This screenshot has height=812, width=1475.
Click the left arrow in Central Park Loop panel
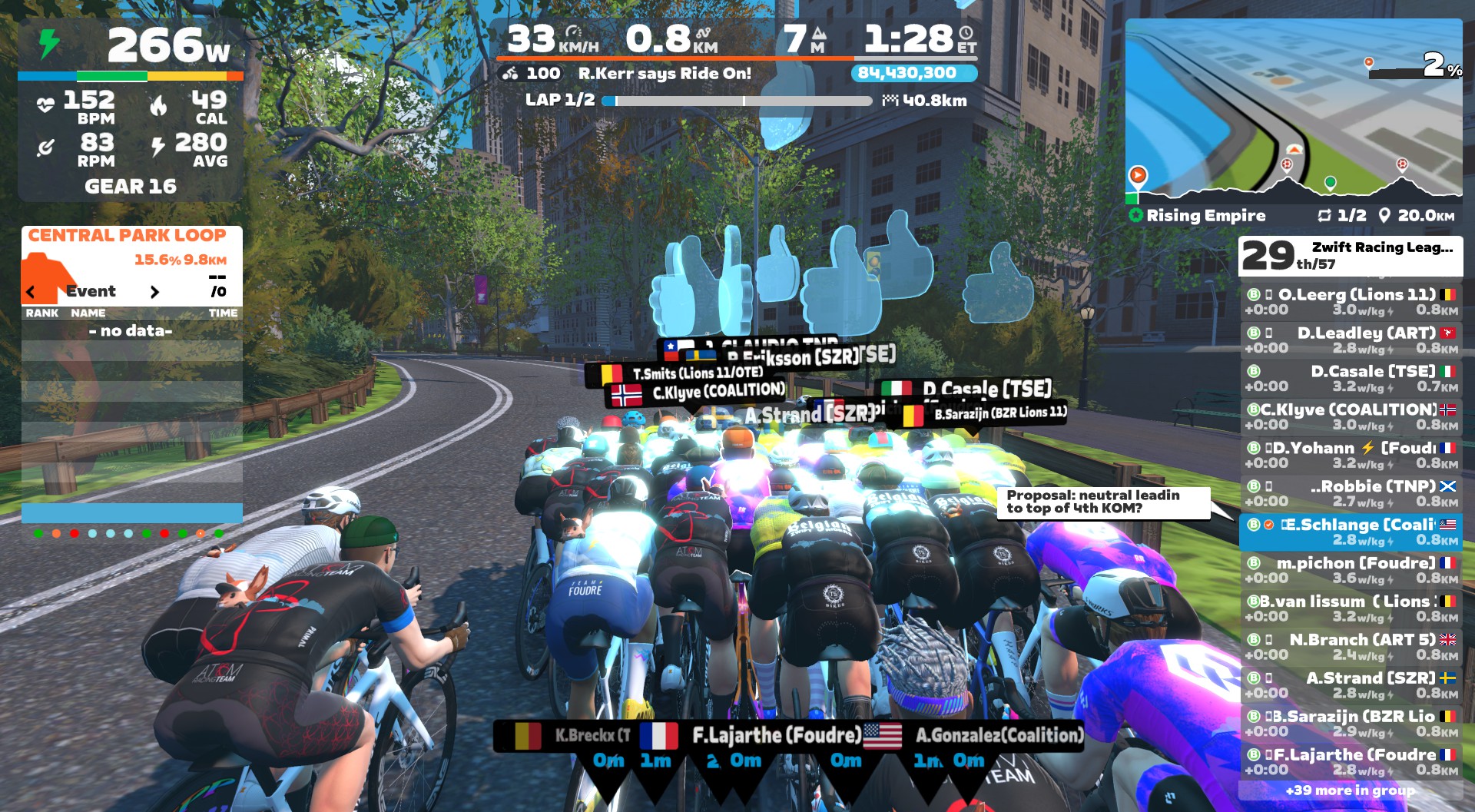tap(31, 292)
